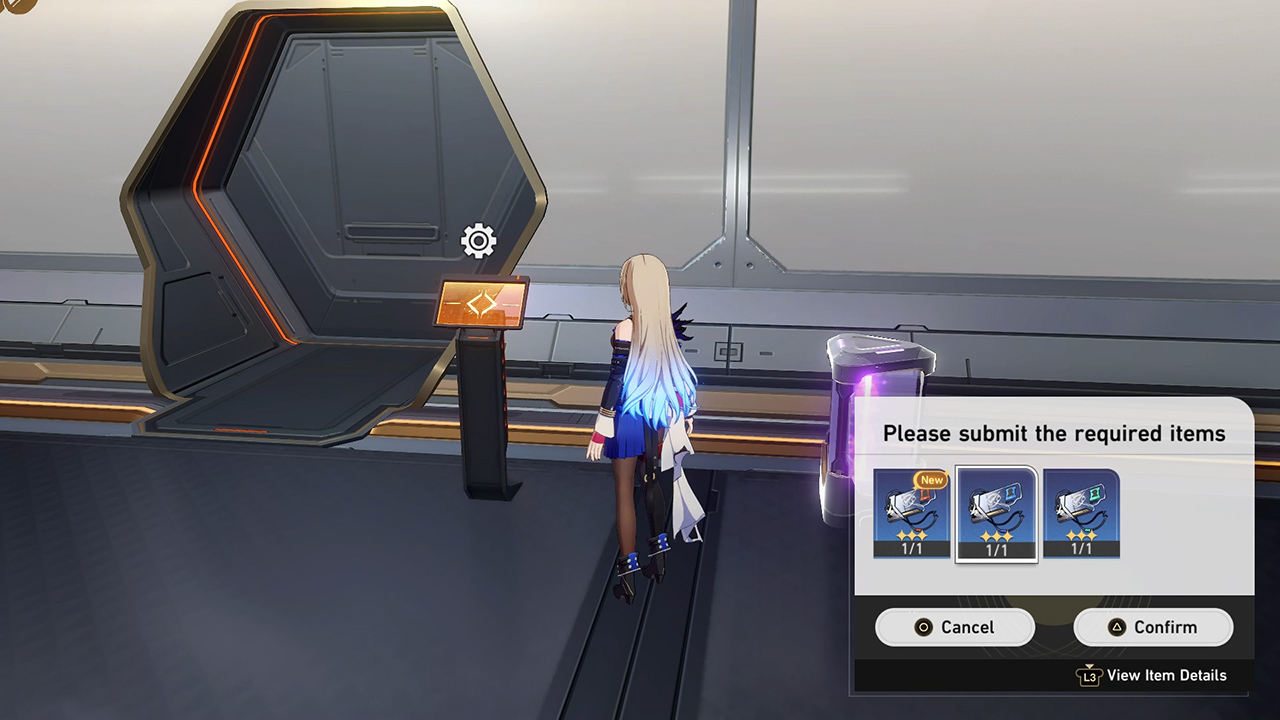
Task: Click the red tag icon on the first item
Action: coord(925,494)
